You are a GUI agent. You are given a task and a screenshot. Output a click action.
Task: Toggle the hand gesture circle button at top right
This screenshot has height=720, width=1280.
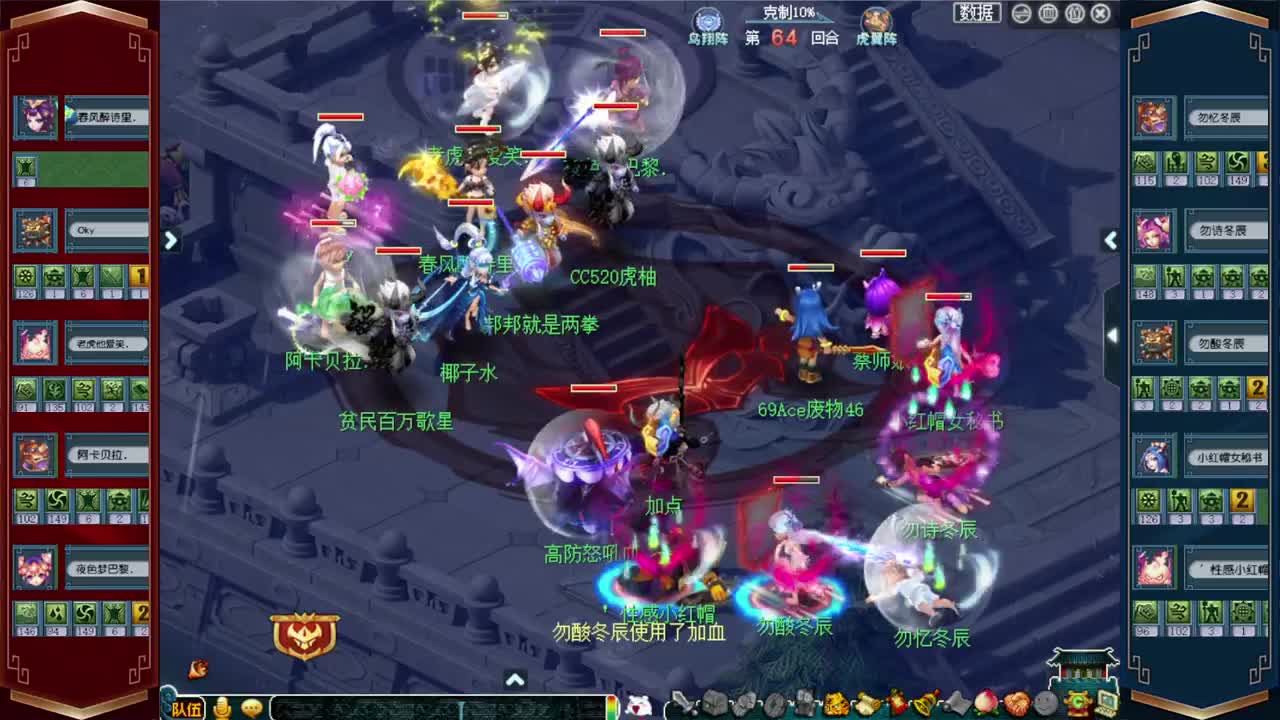coord(1075,13)
